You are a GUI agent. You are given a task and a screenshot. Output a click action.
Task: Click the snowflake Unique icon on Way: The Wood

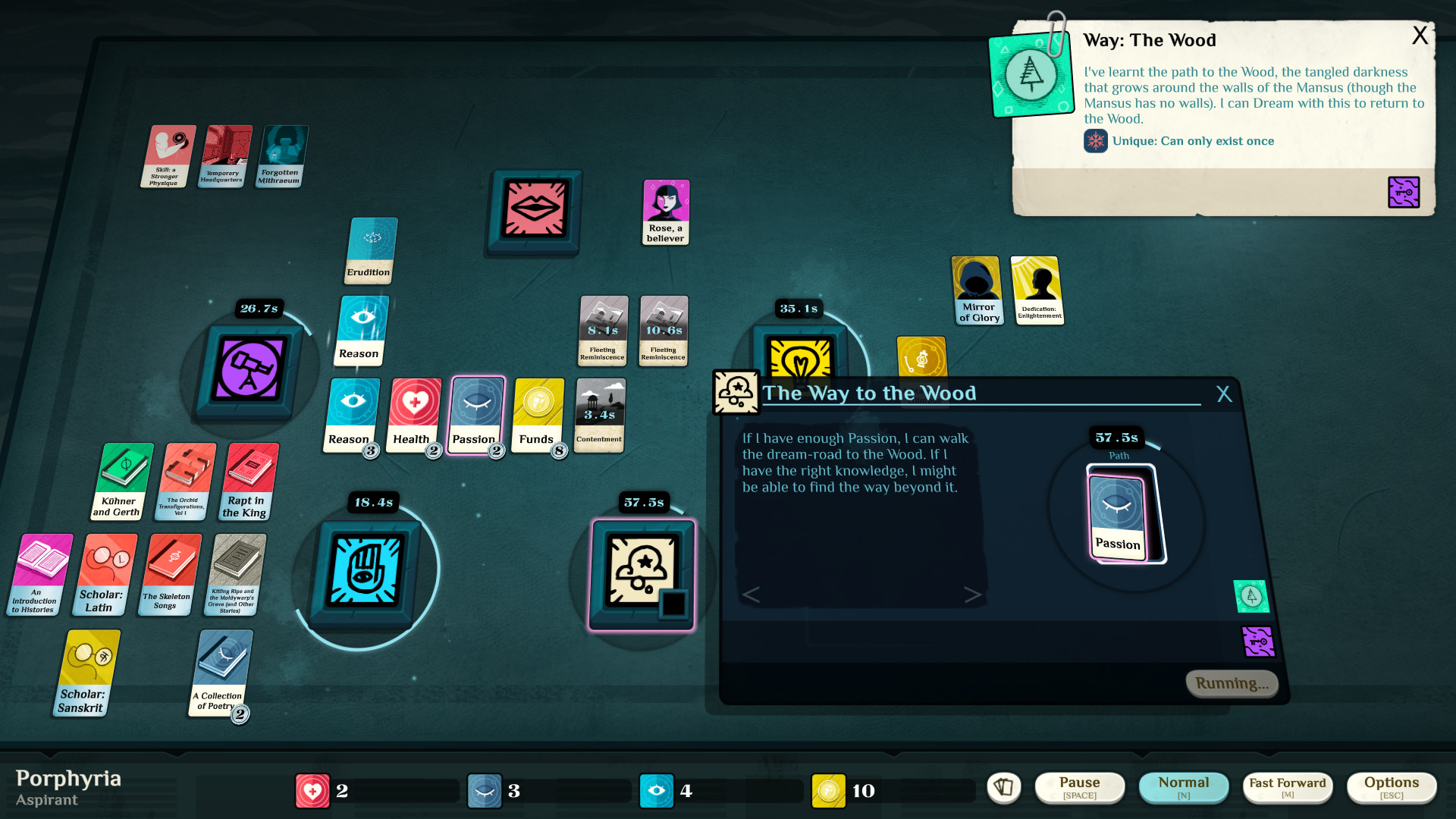click(1095, 141)
